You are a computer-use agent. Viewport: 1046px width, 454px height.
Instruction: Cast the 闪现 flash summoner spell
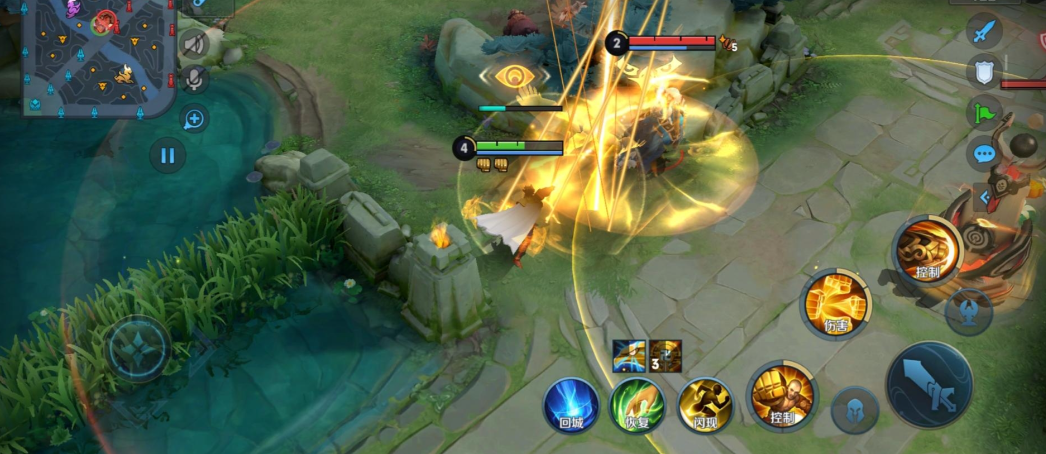[705, 405]
